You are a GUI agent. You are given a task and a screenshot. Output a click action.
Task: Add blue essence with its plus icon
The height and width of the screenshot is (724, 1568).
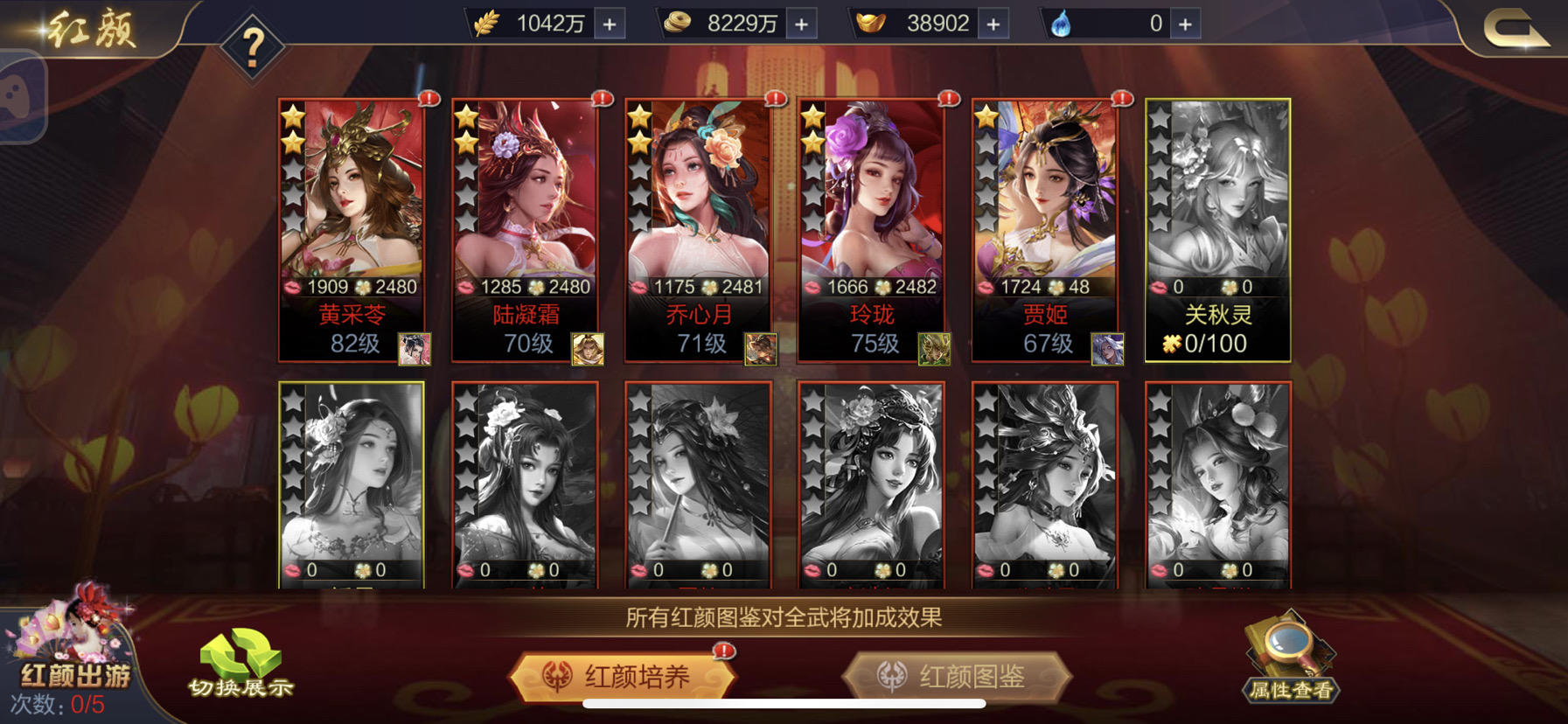pyautogui.click(x=1187, y=24)
